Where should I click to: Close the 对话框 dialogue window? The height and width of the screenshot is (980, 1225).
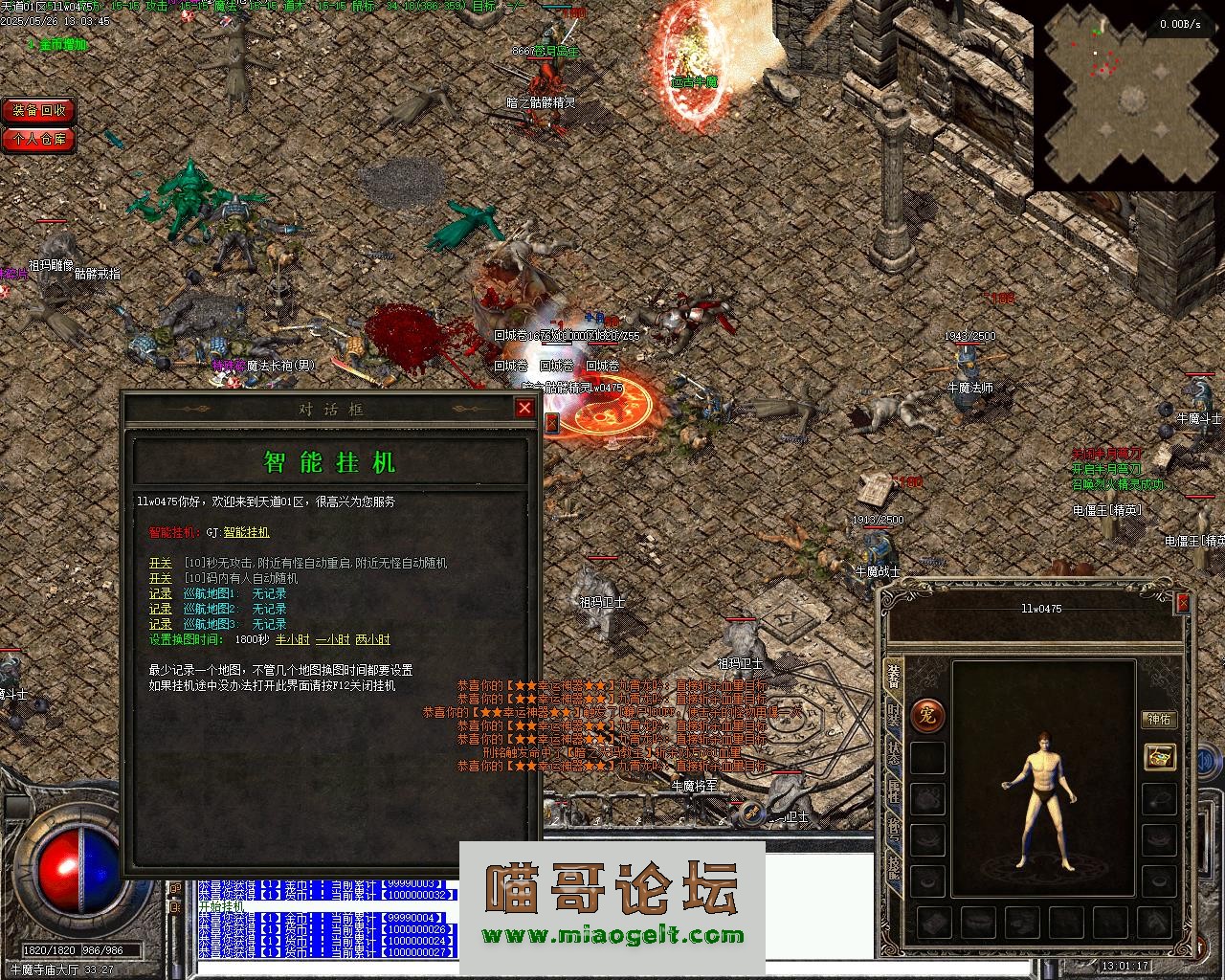tap(524, 409)
